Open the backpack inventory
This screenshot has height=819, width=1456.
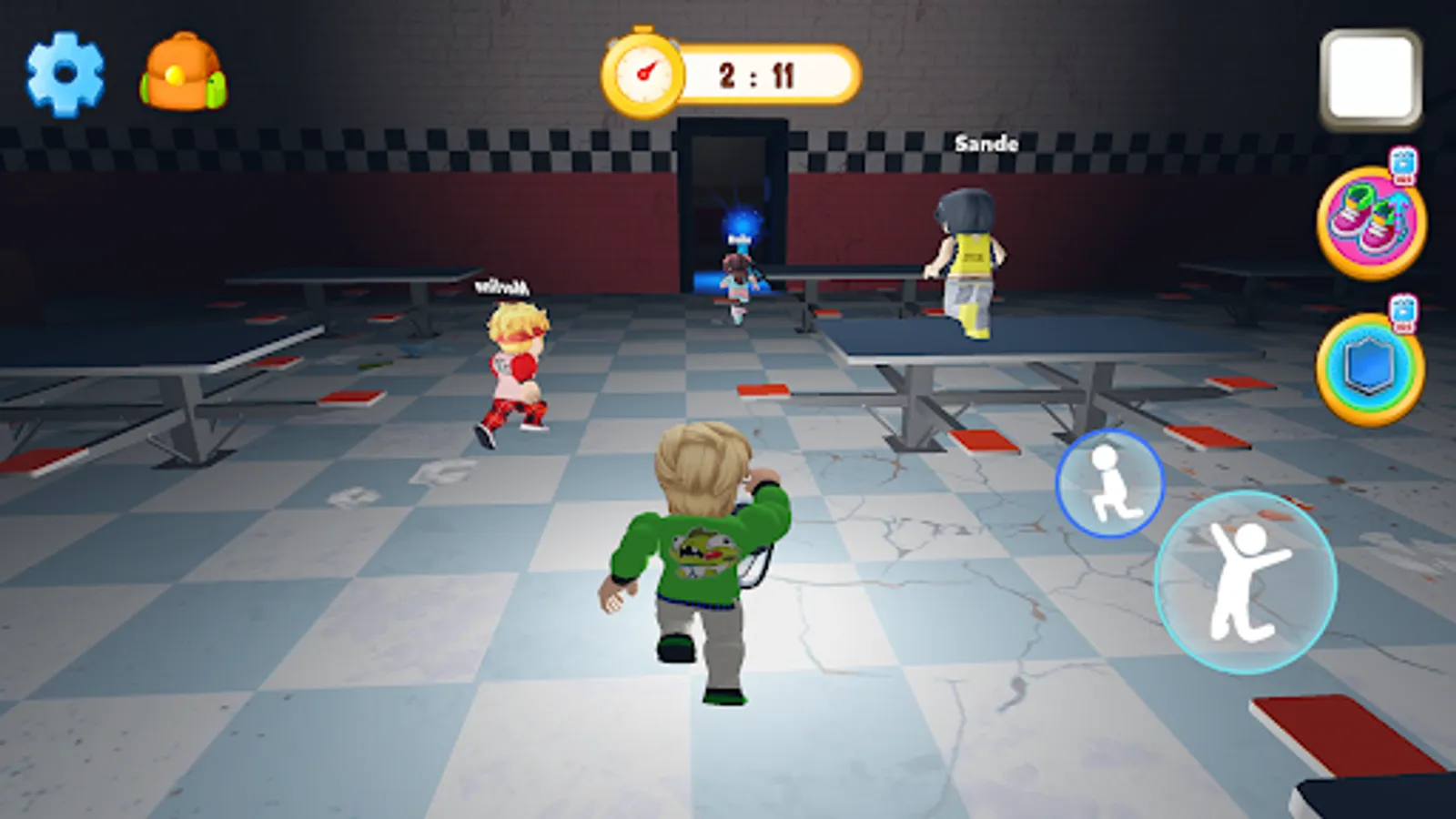tap(182, 73)
